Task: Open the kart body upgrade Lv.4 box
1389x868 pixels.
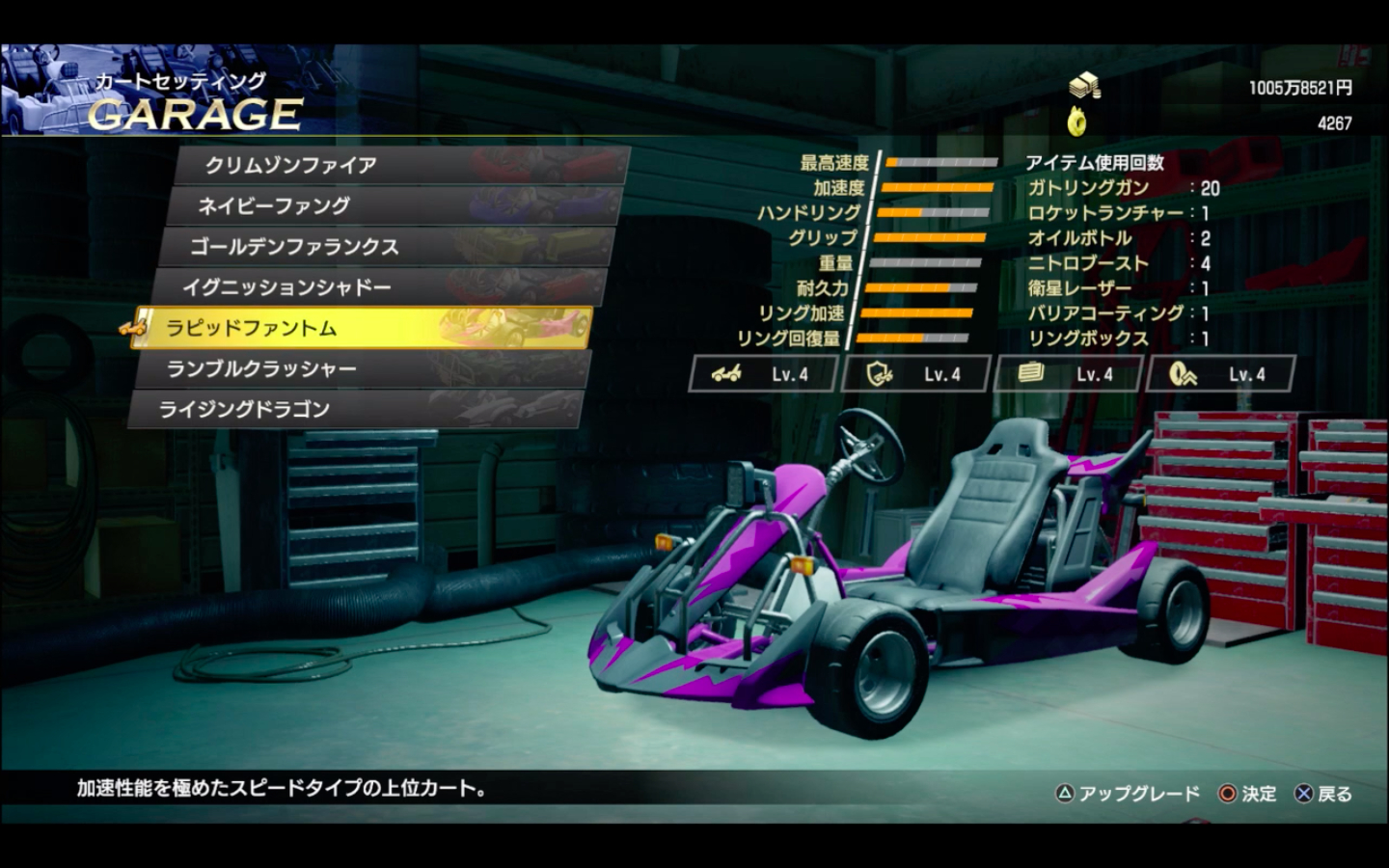Action: (763, 374)
